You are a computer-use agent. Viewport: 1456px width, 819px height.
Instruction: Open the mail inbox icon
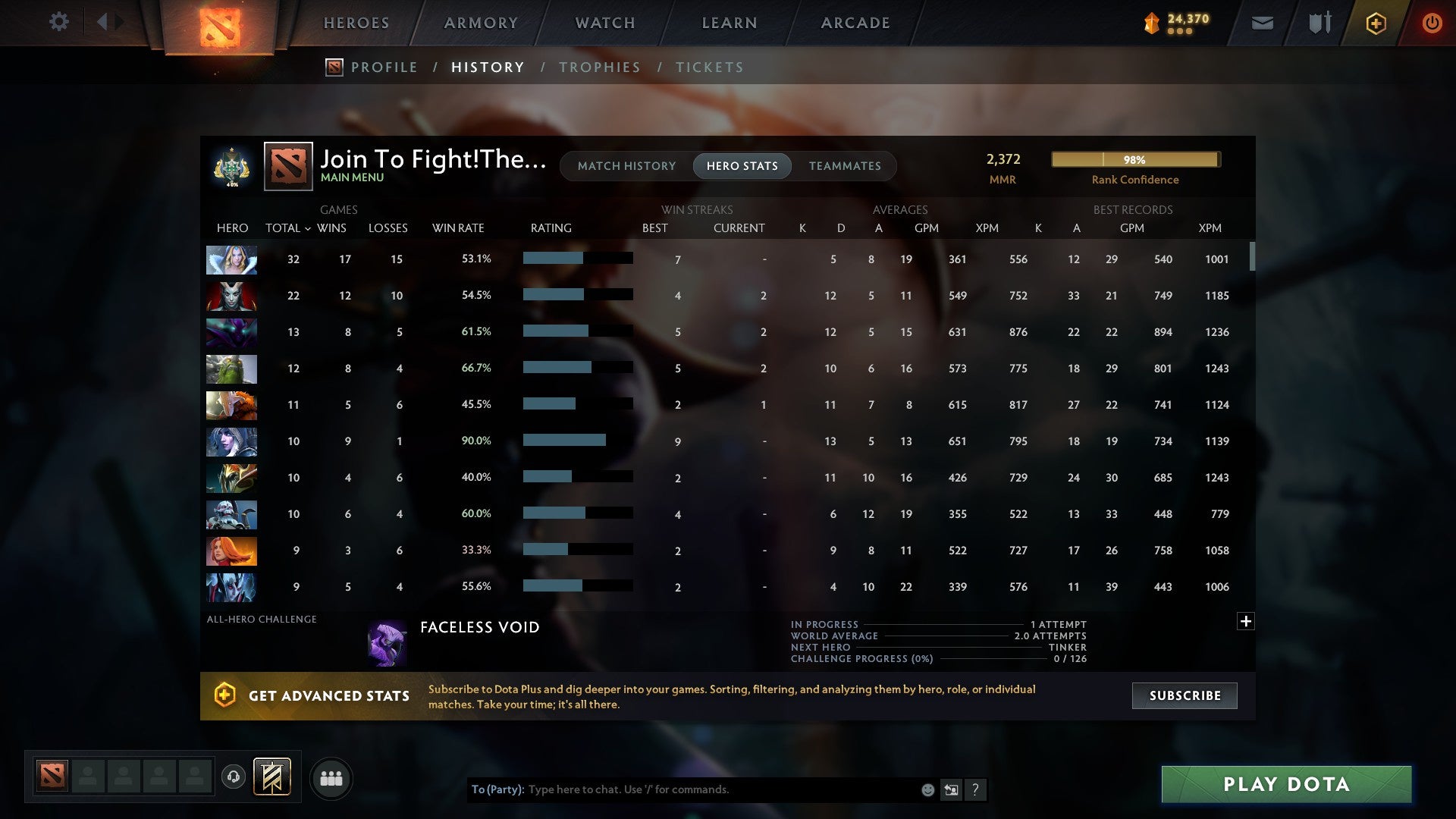pyautogui.click(x=1261, y=23)
